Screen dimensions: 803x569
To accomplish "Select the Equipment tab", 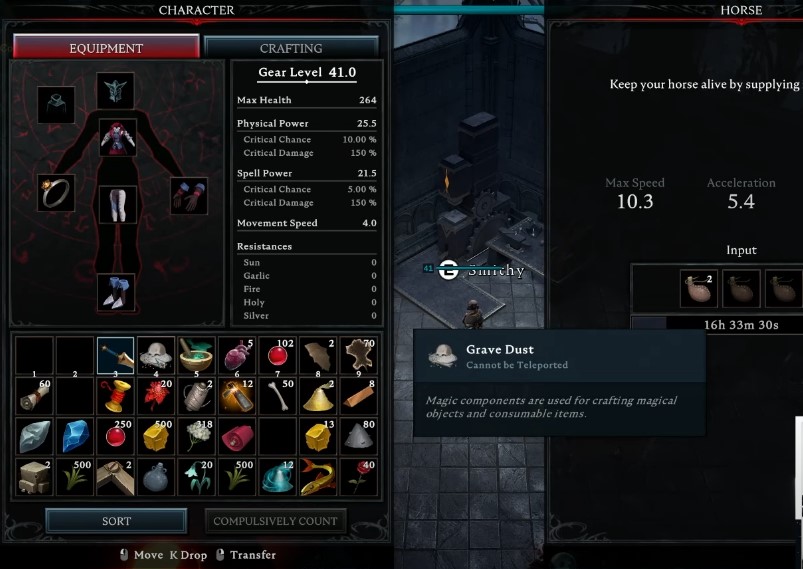I will [106, 47].
